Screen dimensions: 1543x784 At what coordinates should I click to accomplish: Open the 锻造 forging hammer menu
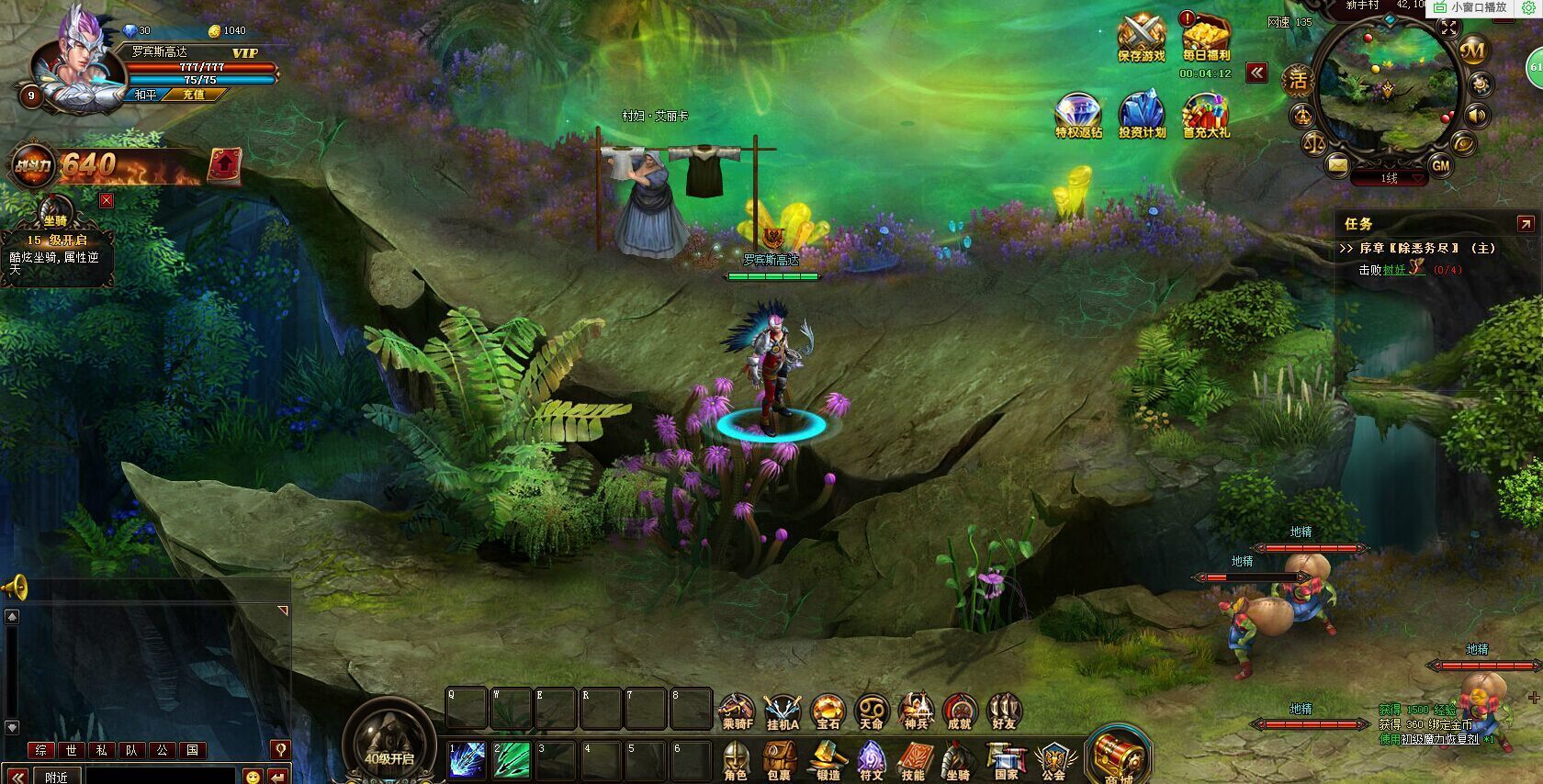827,759
